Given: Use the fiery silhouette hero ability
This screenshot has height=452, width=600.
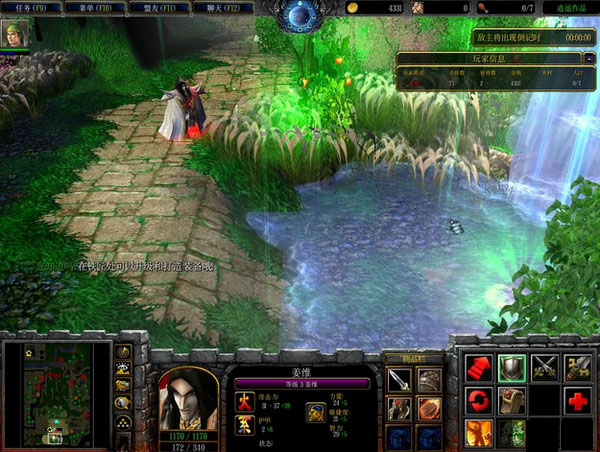Looking at the screenshot, I should (479, 433).
